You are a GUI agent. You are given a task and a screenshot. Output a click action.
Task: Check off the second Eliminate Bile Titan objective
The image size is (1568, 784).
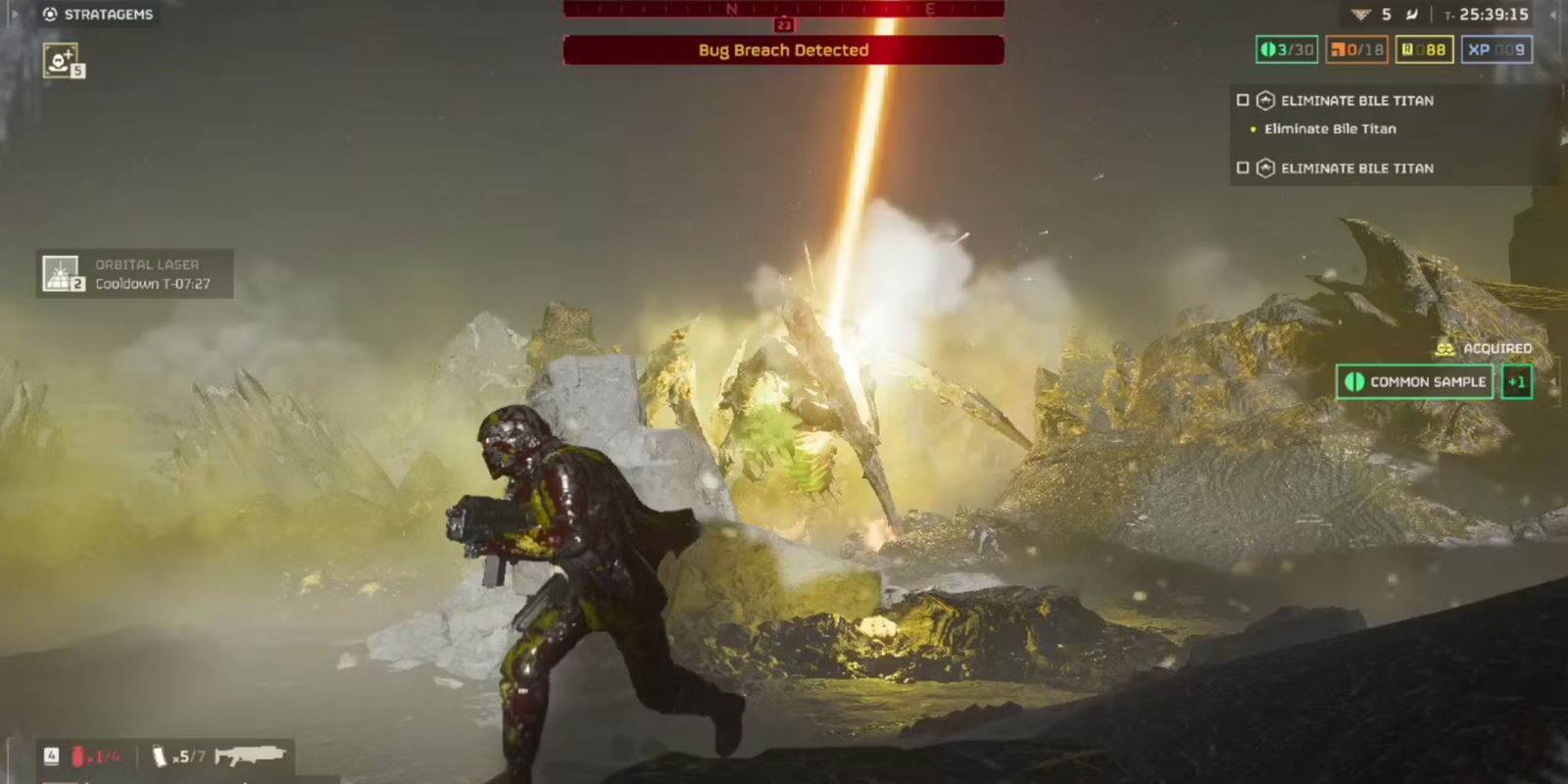pyautogui.click(x=1243, y=168)
